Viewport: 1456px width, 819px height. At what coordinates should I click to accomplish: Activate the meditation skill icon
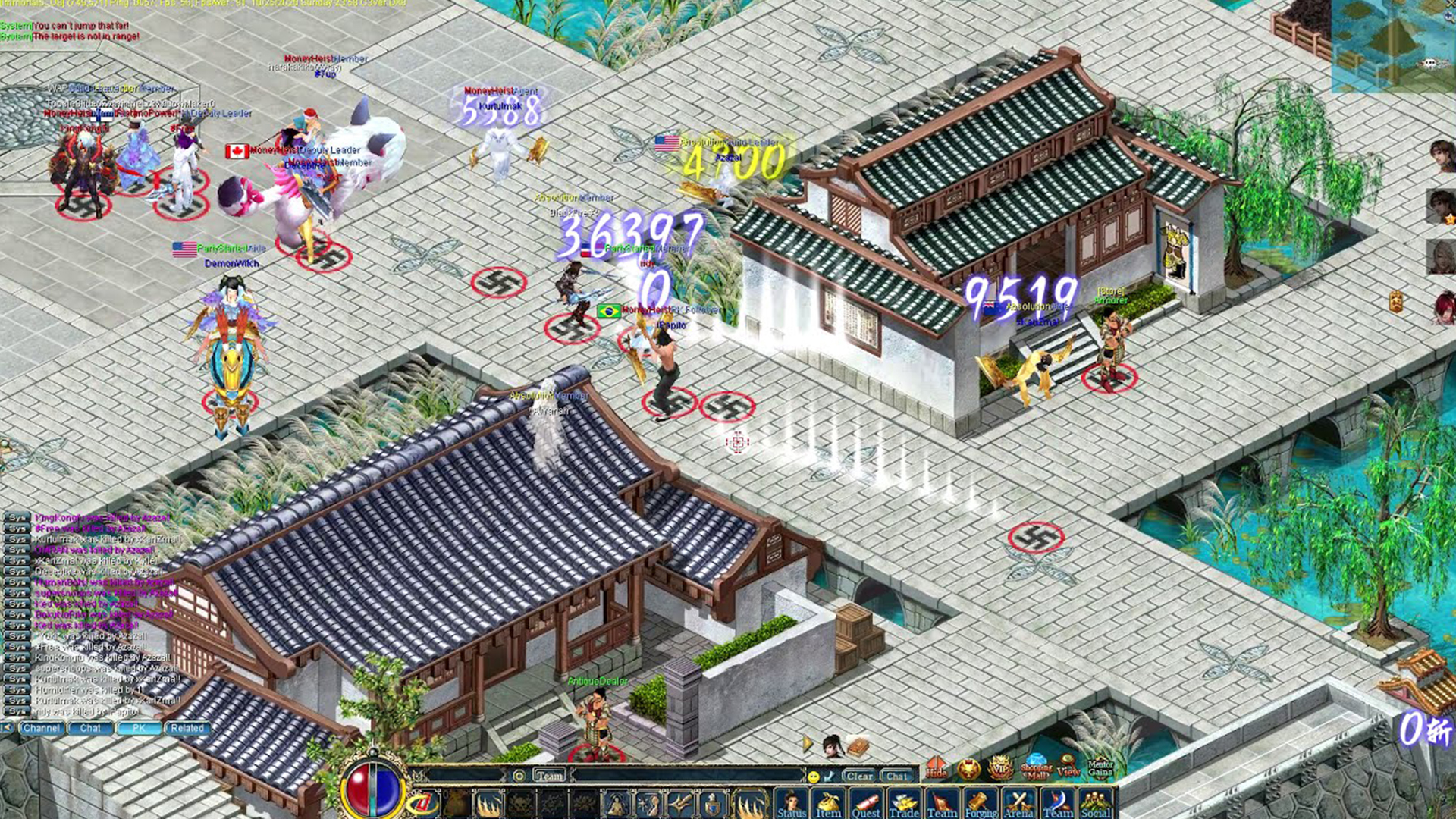pyautogui.click(x=617, y=802)
